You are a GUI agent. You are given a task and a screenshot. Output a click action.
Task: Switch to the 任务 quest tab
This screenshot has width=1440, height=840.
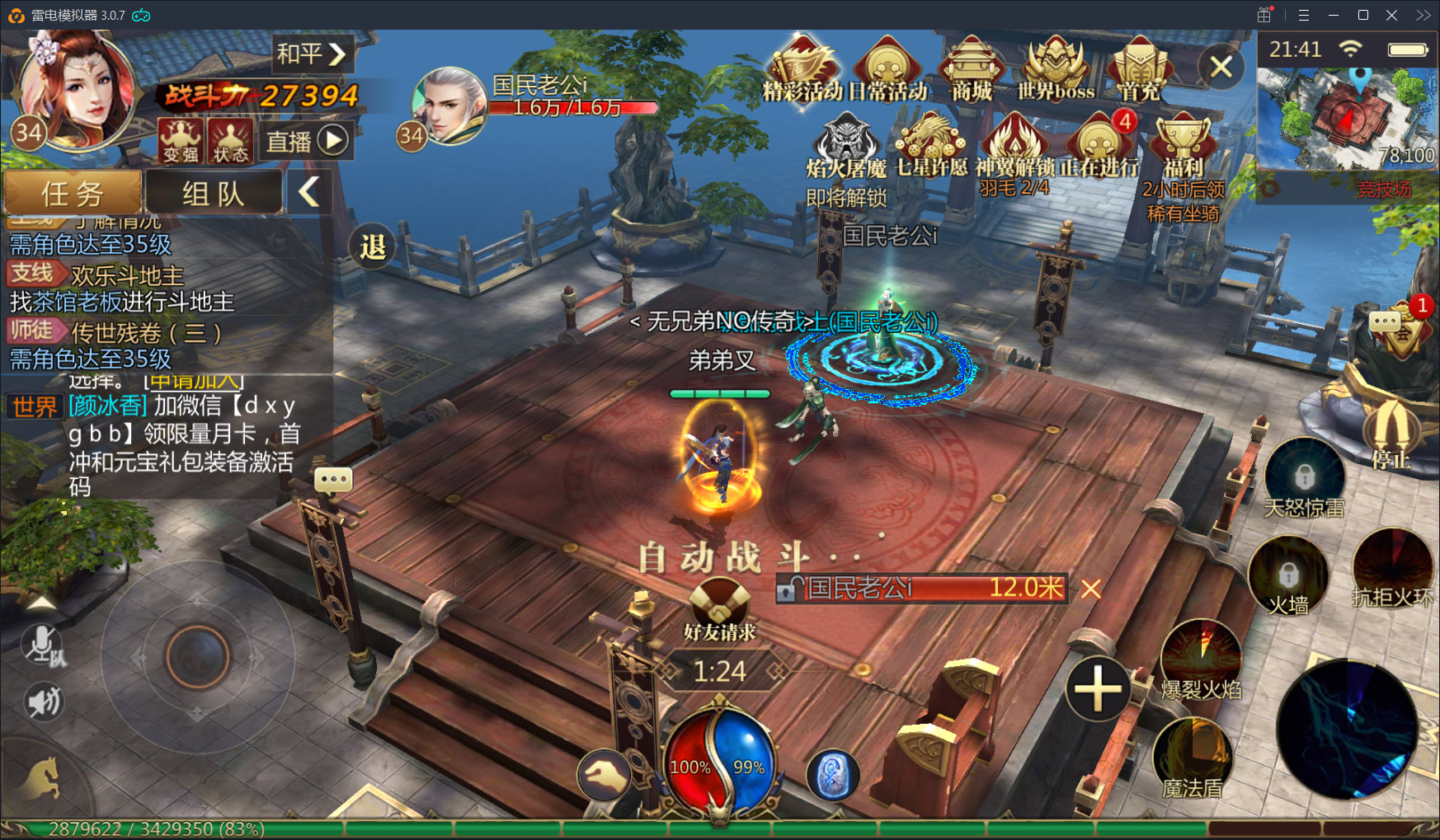(73, 193)
